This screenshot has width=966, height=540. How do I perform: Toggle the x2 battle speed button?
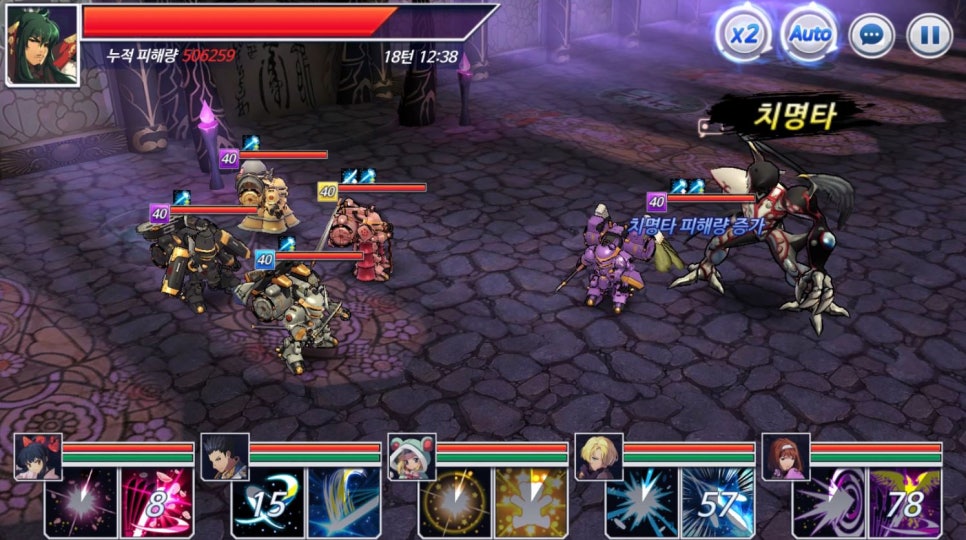click(741, 34)
